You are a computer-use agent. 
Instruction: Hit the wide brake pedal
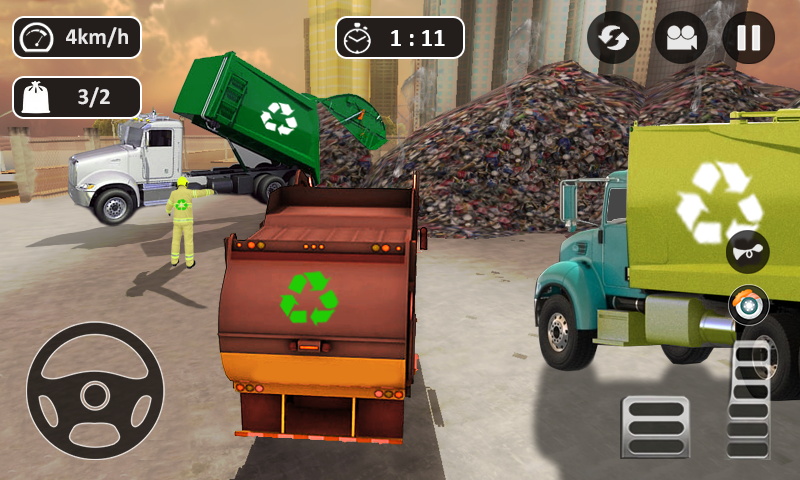[655, 427]
